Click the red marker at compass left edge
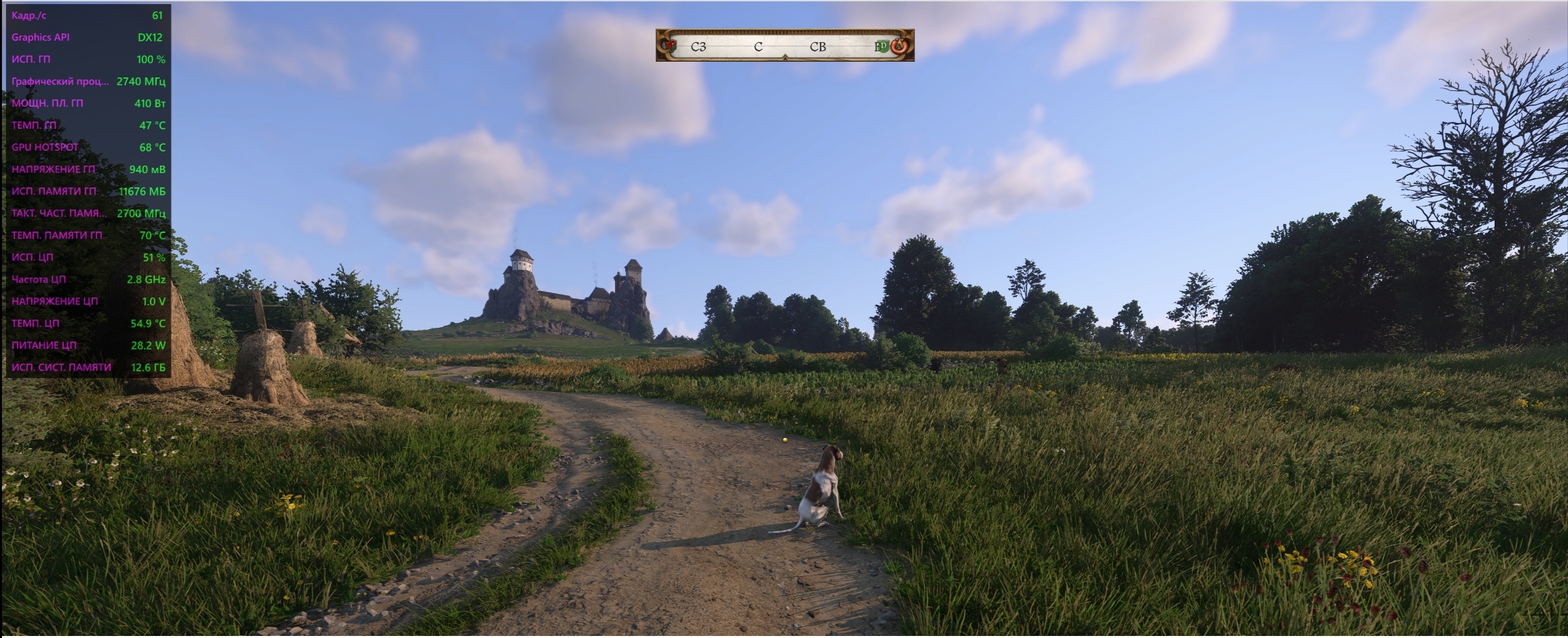The height and width of the screenshot is (638, 1568). click(671, 45)
